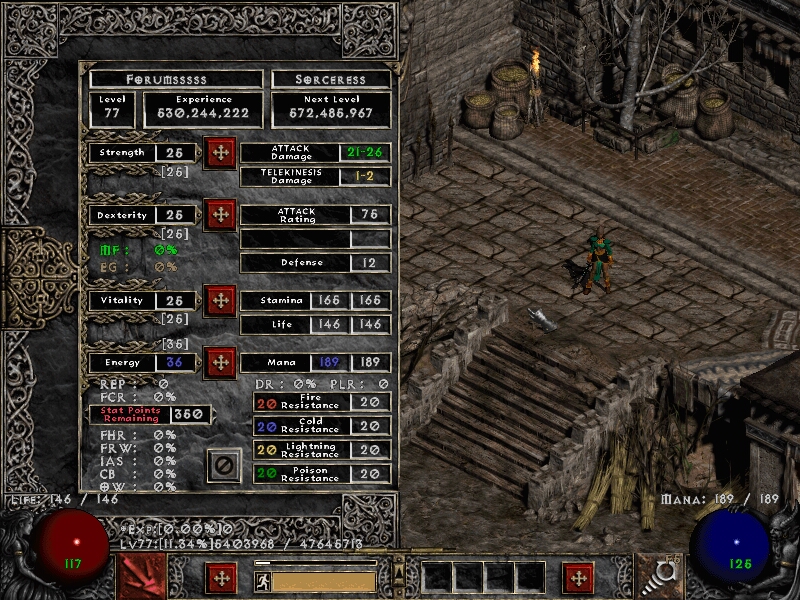Increase Dexterity with its plus button
The height and width of the screenshot is (600, 800).
(220, 215)
